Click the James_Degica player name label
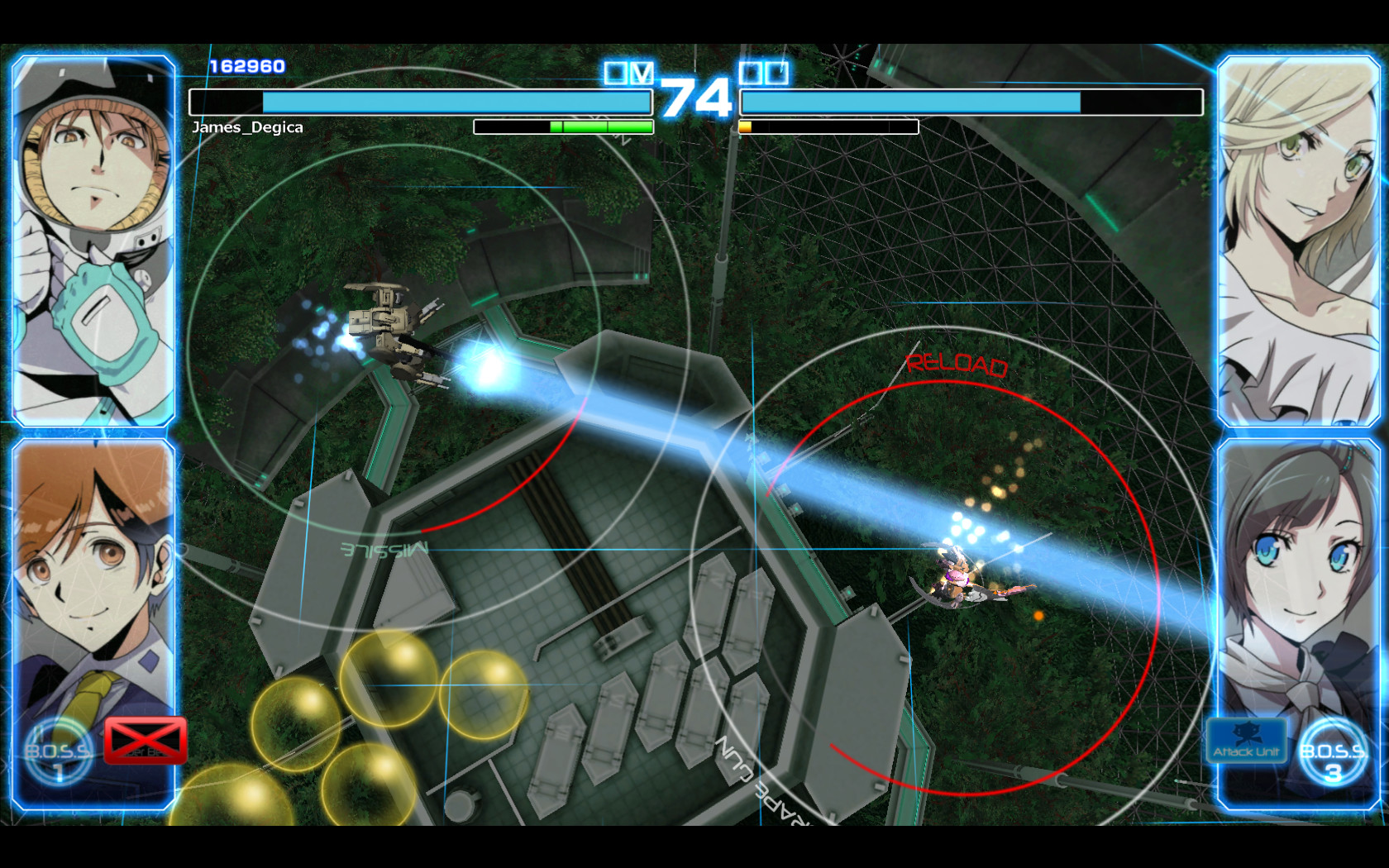This screenshot has width=1389, height=868. pyautogui.click(x=246, y=127)
